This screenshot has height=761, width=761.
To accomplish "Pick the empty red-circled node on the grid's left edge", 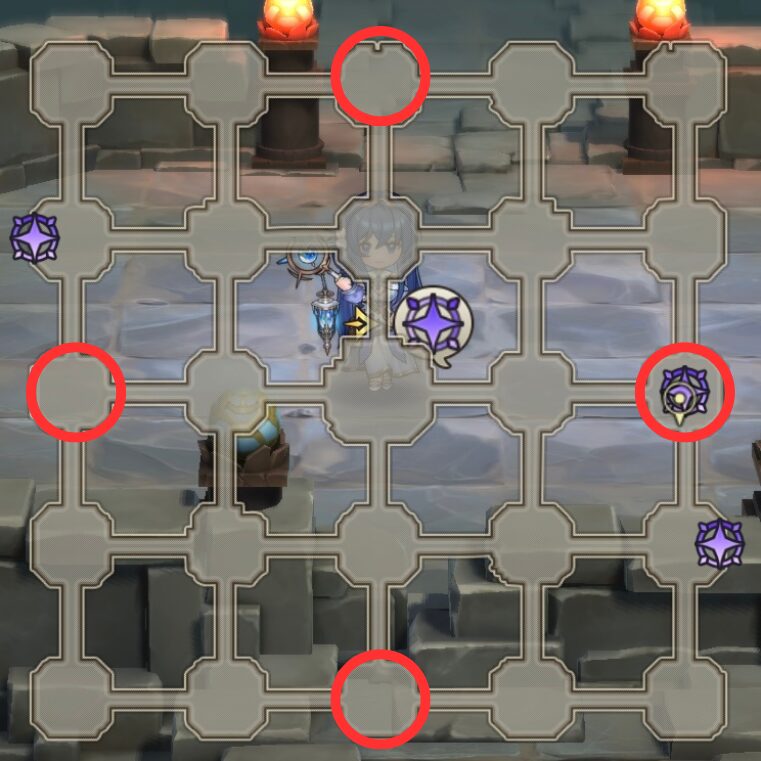I will point(76,391).
